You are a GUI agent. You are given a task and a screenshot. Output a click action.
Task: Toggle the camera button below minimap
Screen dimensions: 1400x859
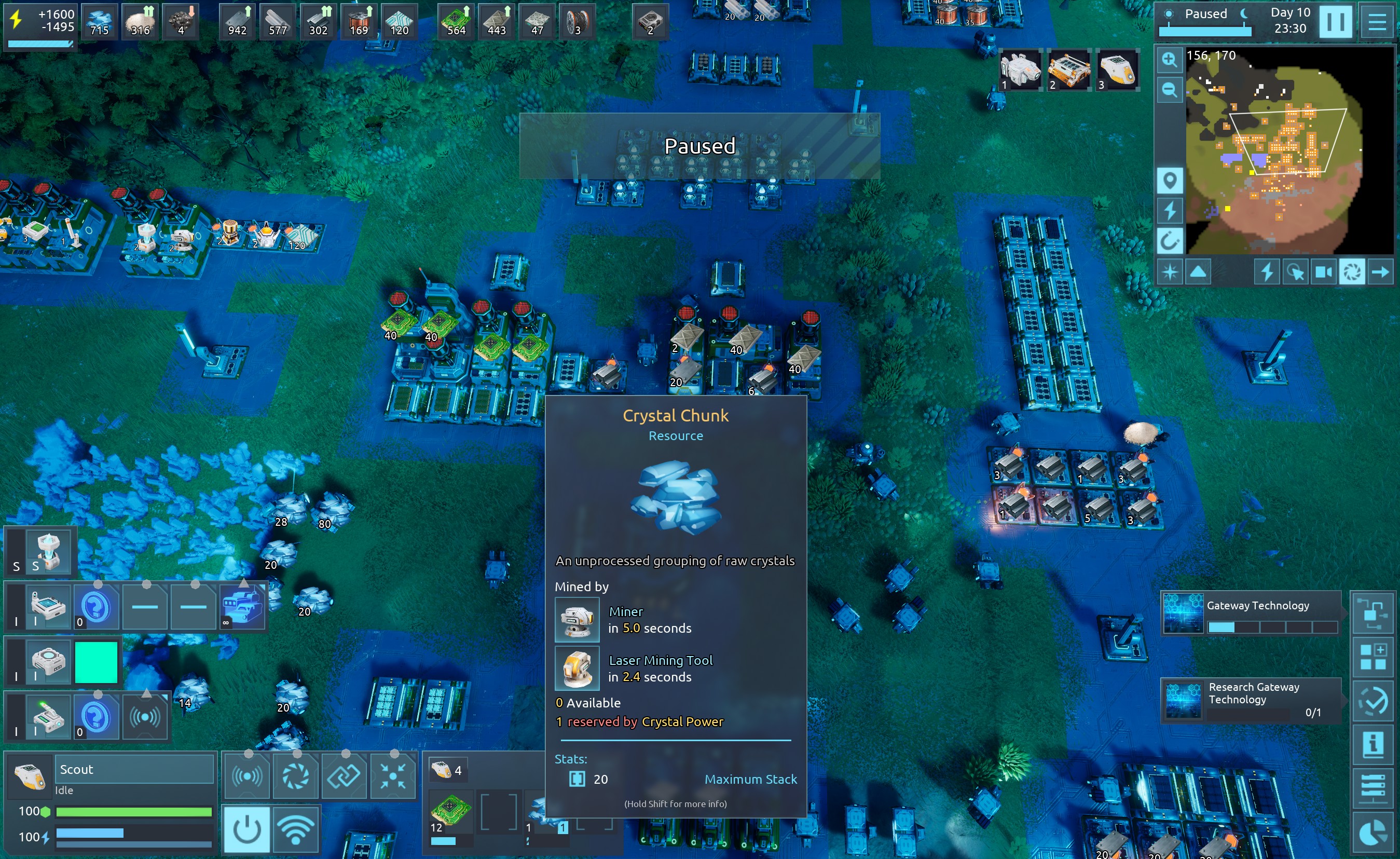click(1323, 272)
